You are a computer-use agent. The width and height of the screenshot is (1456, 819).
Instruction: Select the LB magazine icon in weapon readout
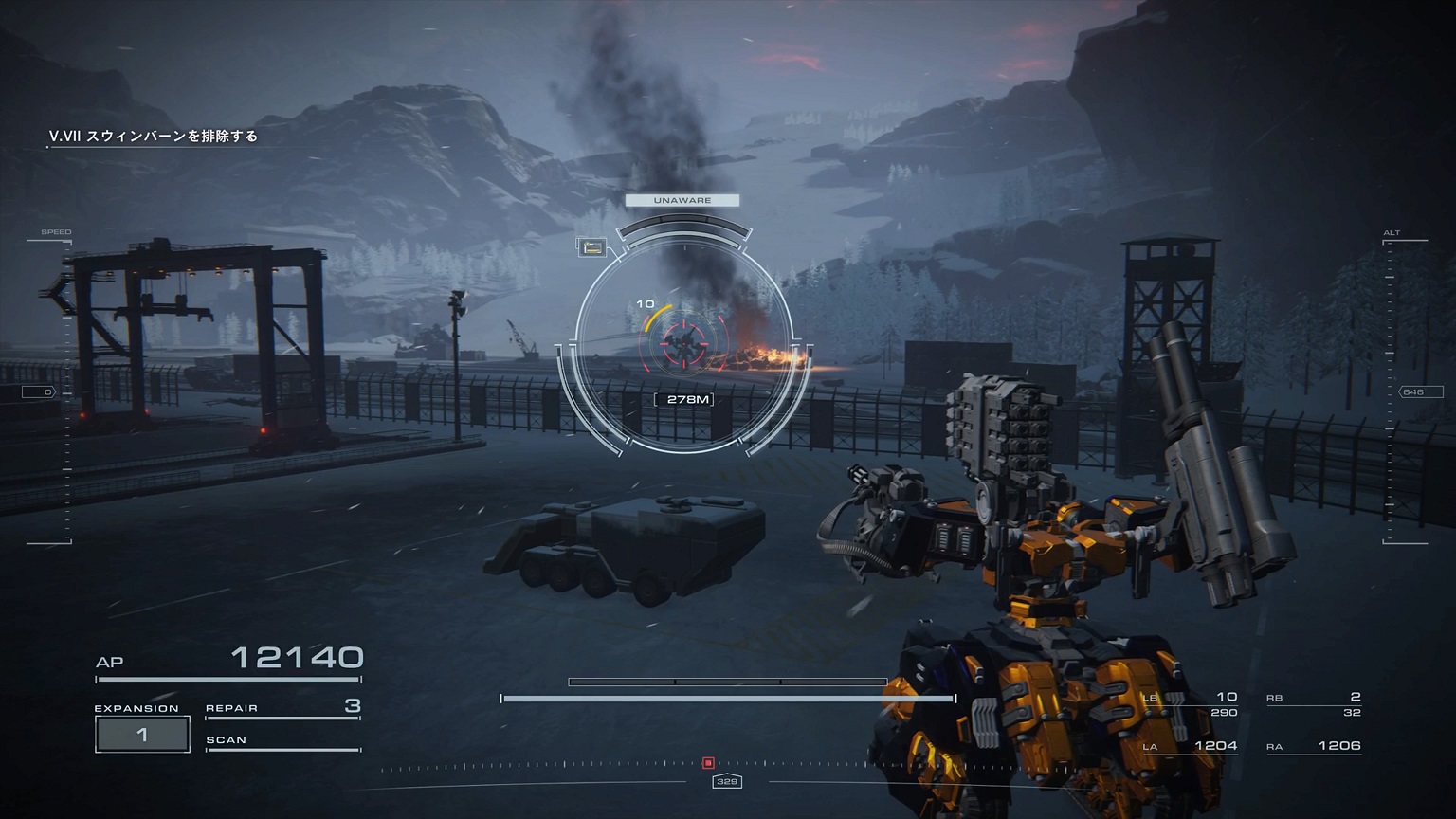1149,697
